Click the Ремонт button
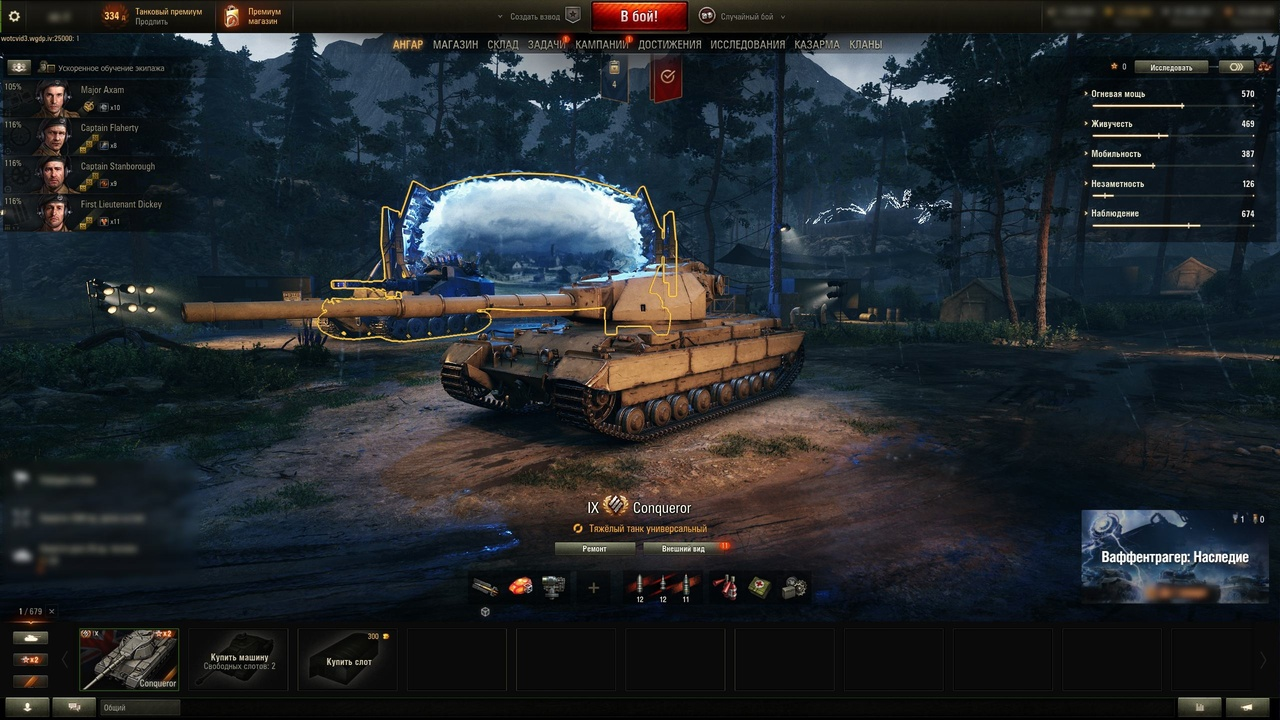Image resolution: width=1280 pixels, height=720 pixels. [x=594, y=548]
